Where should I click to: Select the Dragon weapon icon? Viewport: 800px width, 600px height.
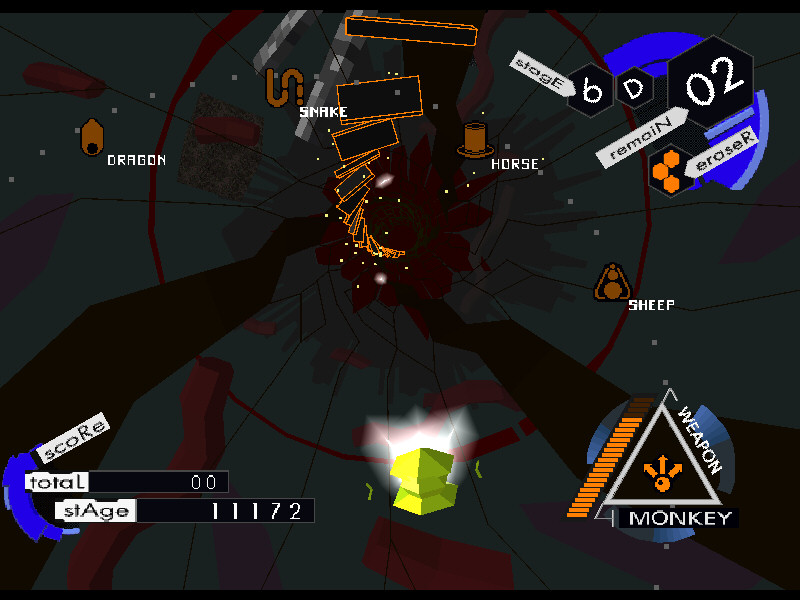[92, 138]
